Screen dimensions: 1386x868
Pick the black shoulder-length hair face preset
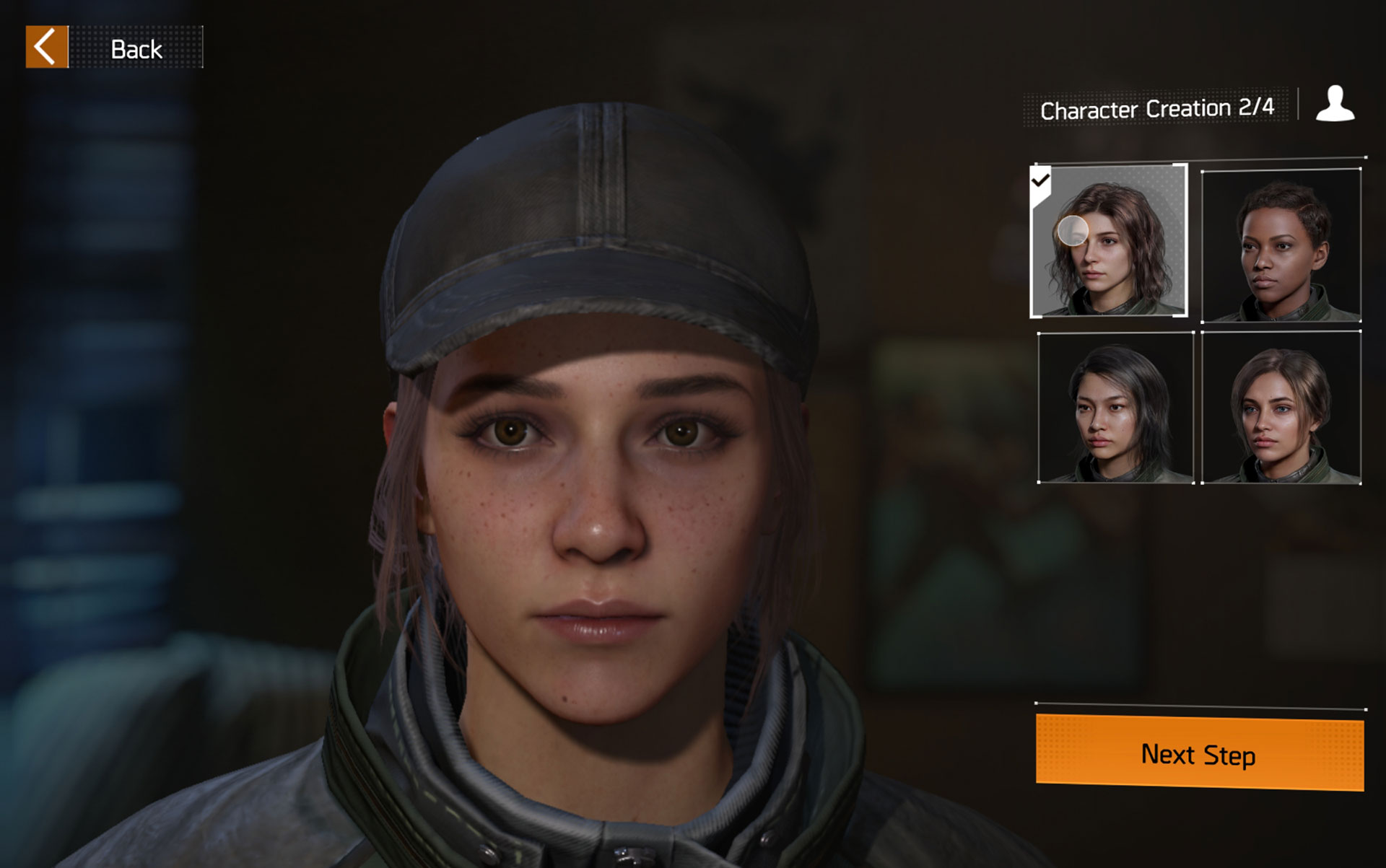tap(1116, 408)
